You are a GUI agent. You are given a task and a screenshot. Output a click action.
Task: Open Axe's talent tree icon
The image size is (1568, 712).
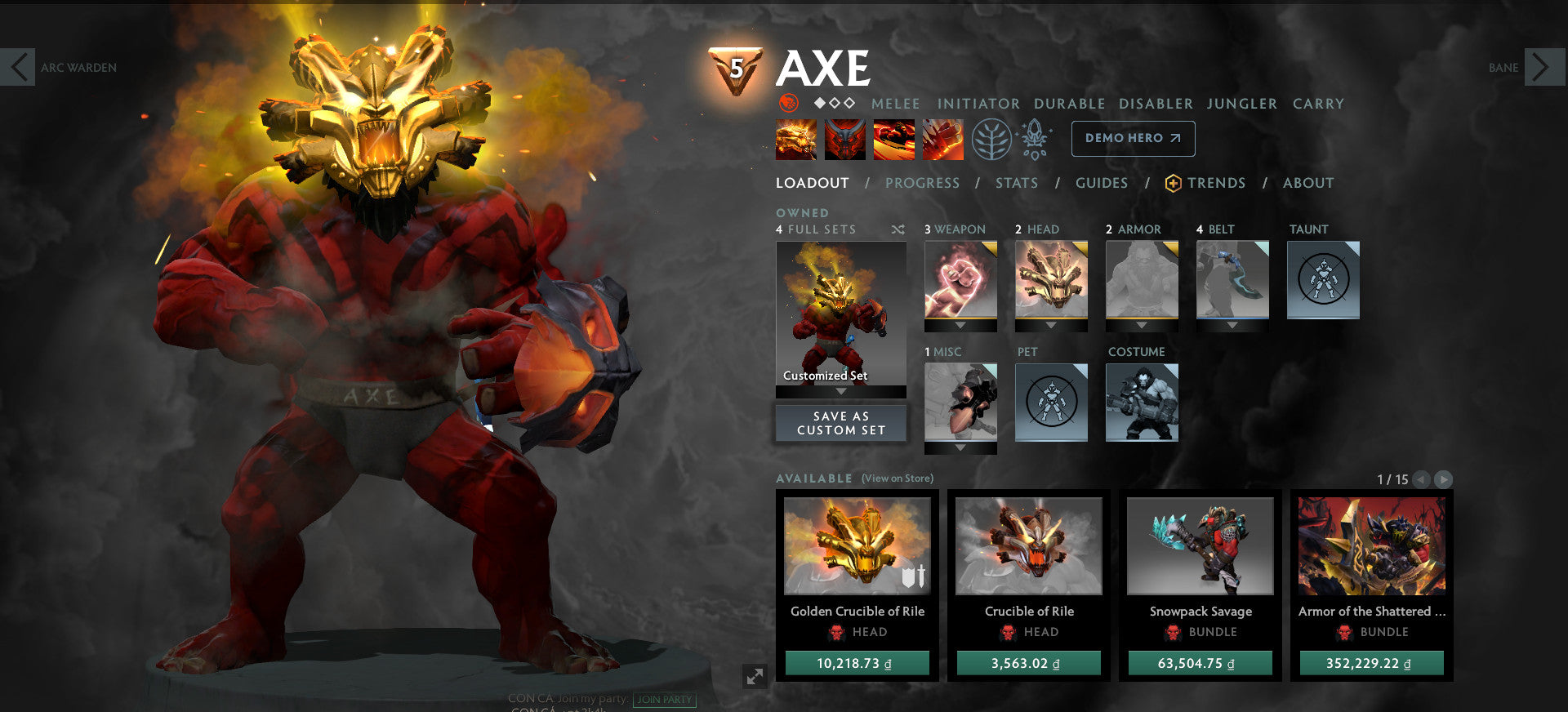pos(991,139)
